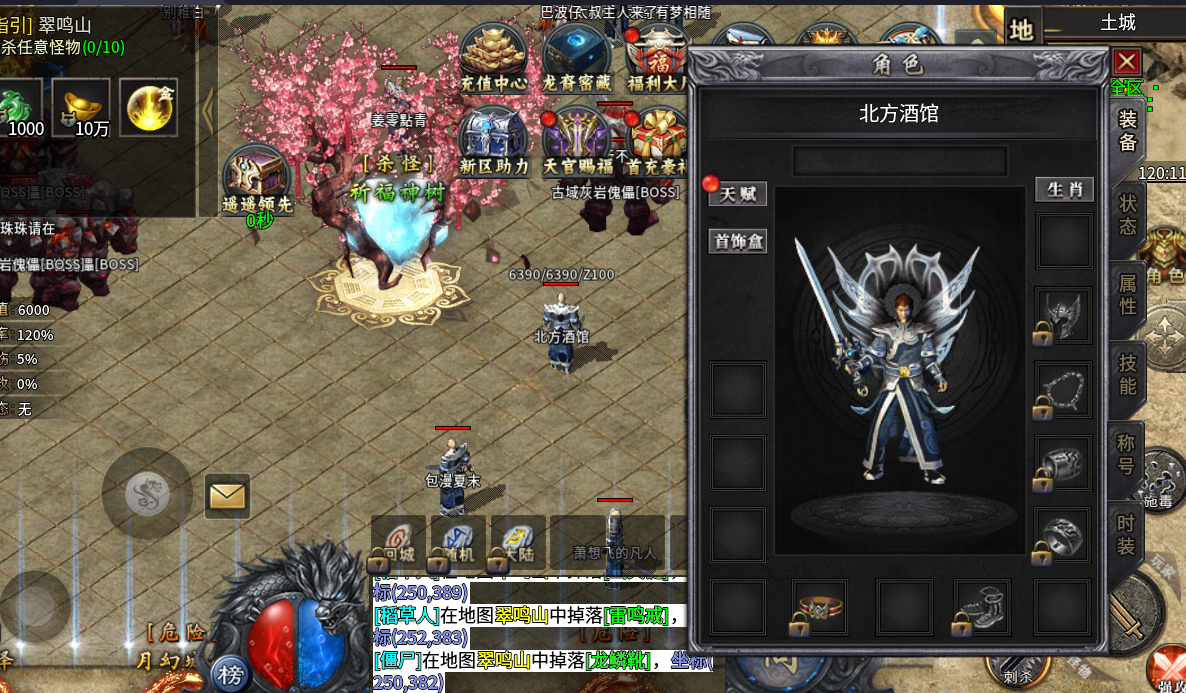Use the 回城 return-to-town scroll
1186x693 pixels.
tap(400, 543)
